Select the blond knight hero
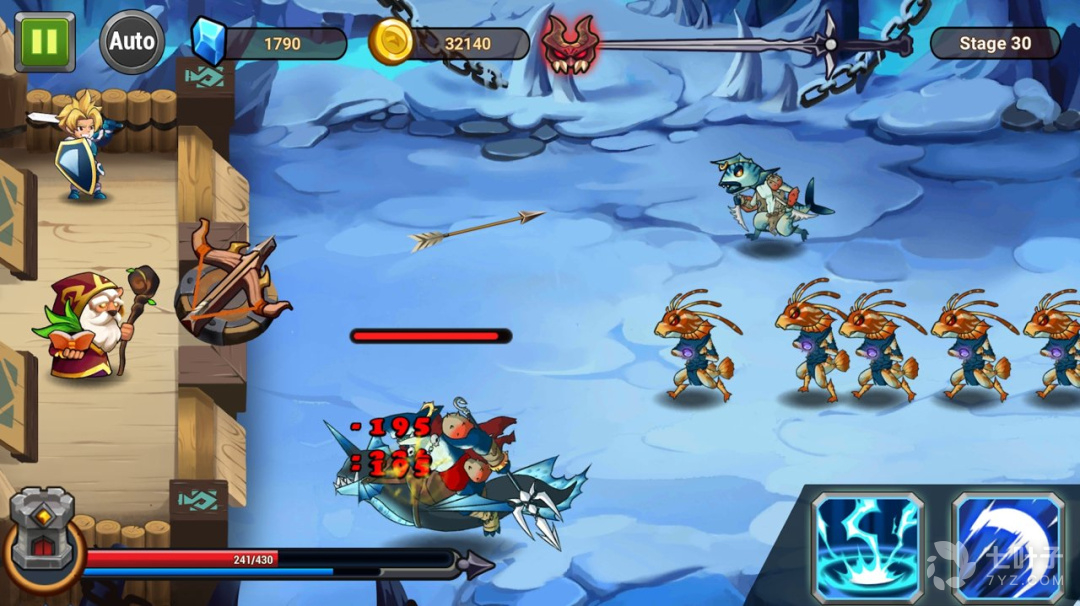Image resolution: width=1080 pixels, height=606 pixels. (82, 147)
